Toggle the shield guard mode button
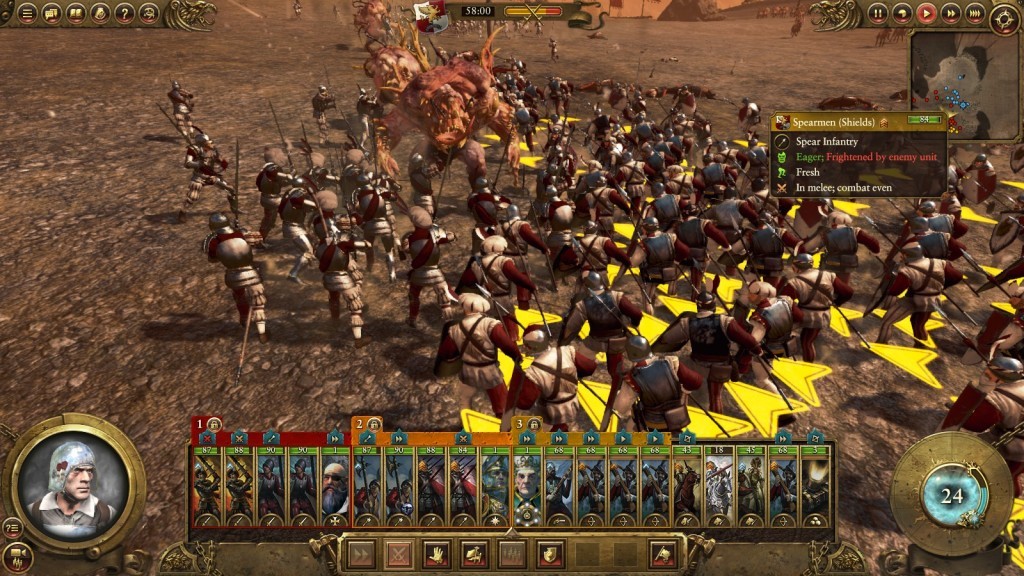1024x576 pixels. coord(548,553)
